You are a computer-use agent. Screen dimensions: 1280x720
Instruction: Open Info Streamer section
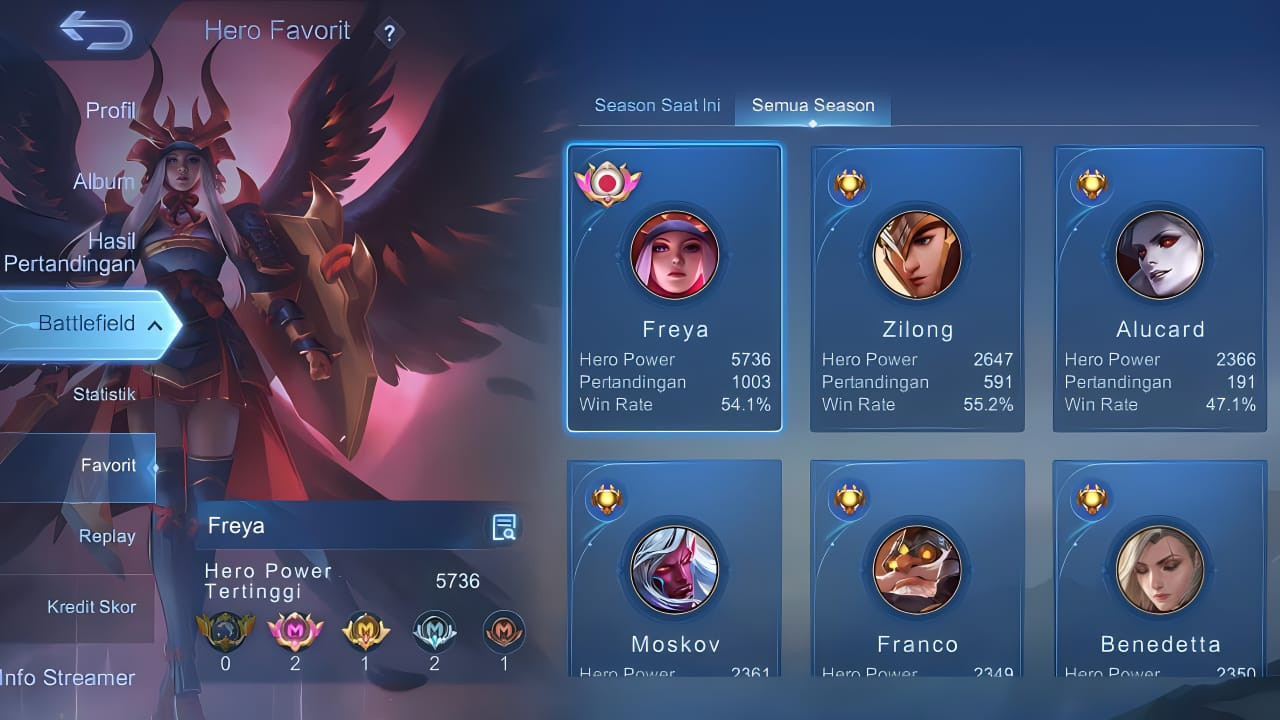[68, 677]
